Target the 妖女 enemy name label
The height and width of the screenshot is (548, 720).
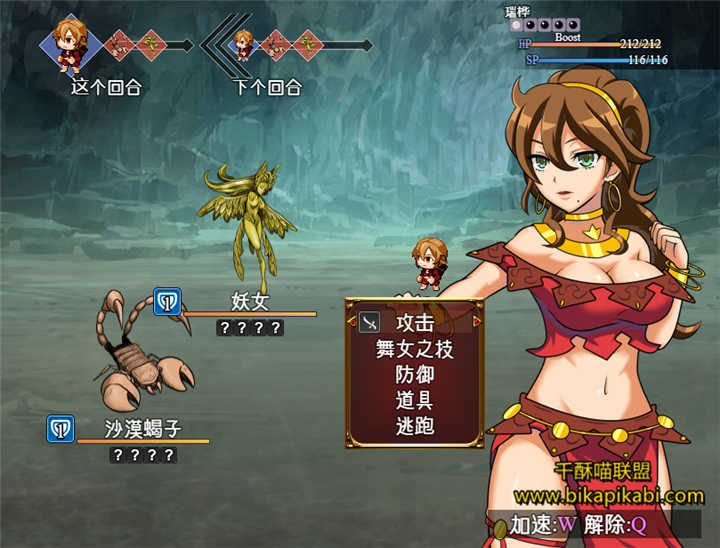pyautogui.click(x=250, y=302)
